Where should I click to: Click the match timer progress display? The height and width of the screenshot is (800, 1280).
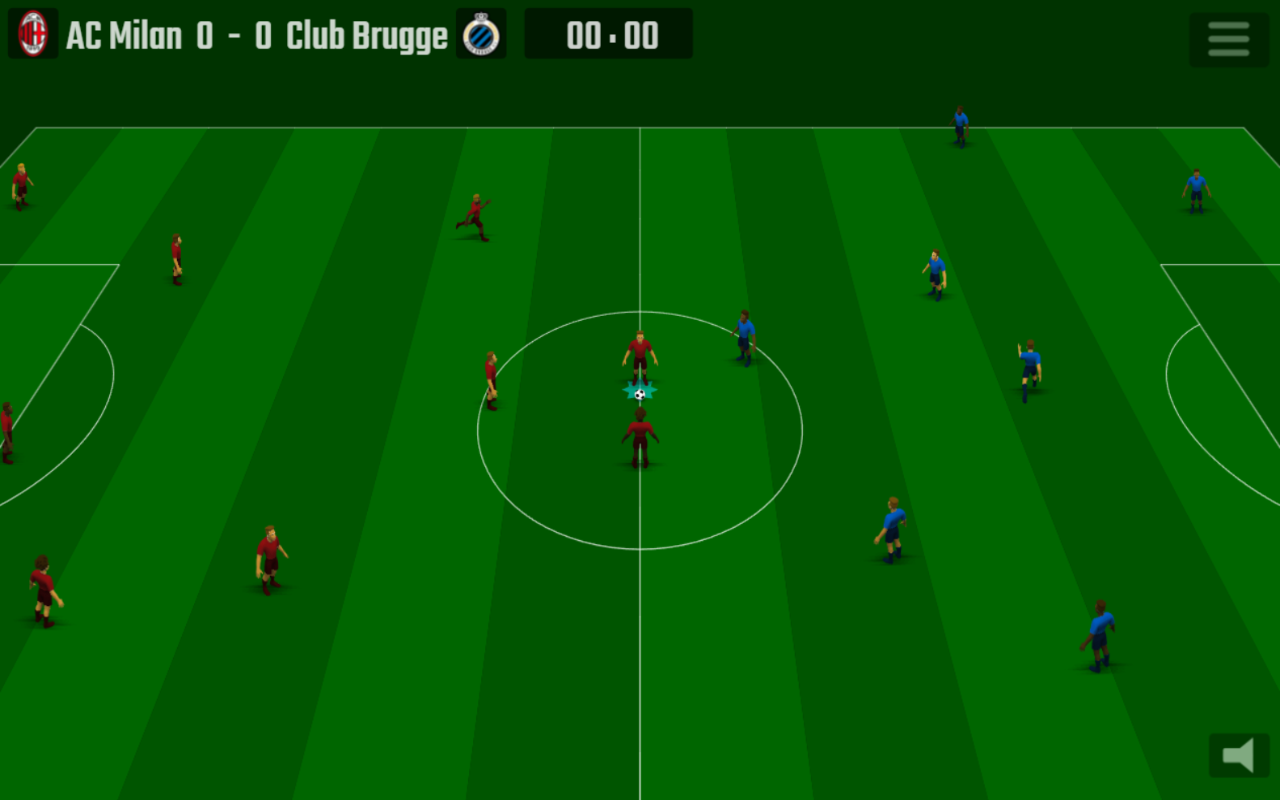click(608, 35)
